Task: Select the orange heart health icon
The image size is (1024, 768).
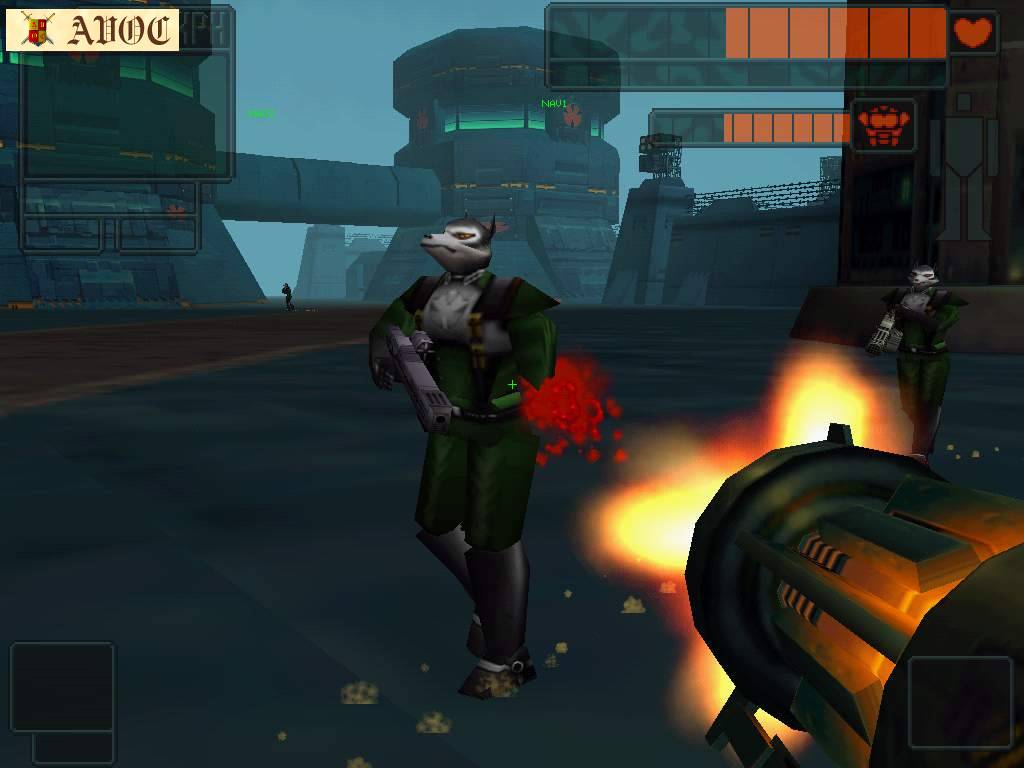Action: 972,33
